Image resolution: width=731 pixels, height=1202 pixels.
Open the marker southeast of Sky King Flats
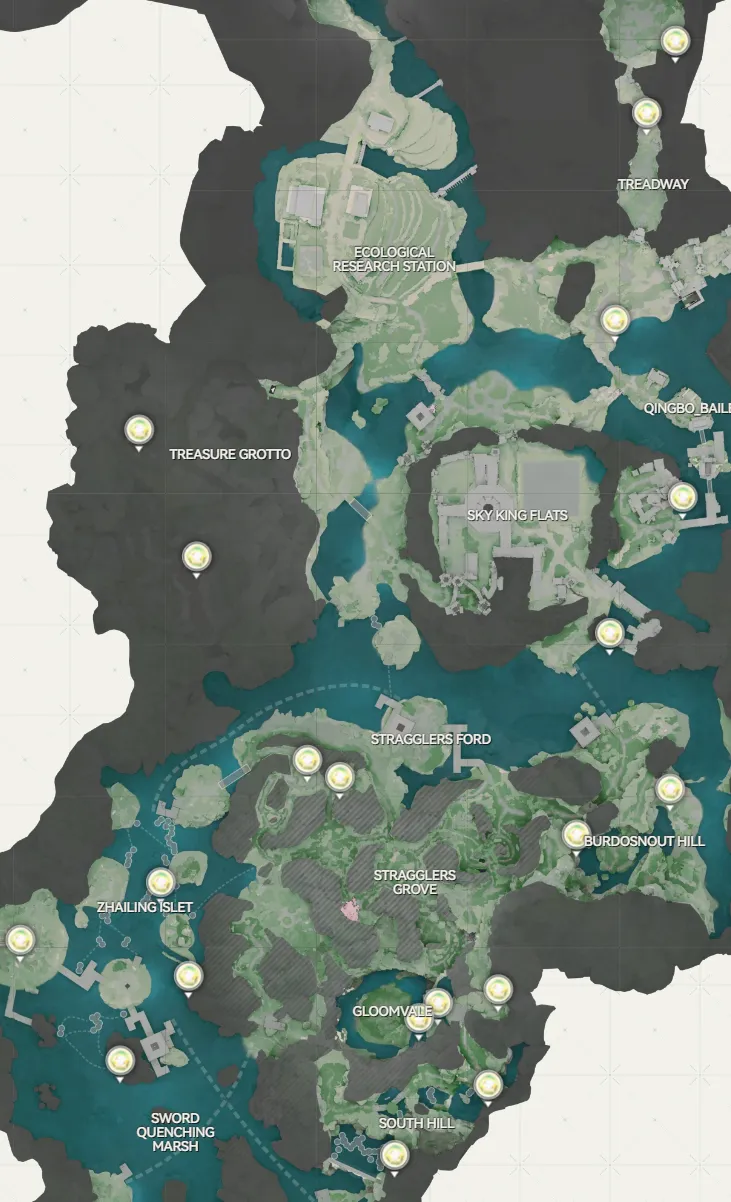click(x=609, y=632)
